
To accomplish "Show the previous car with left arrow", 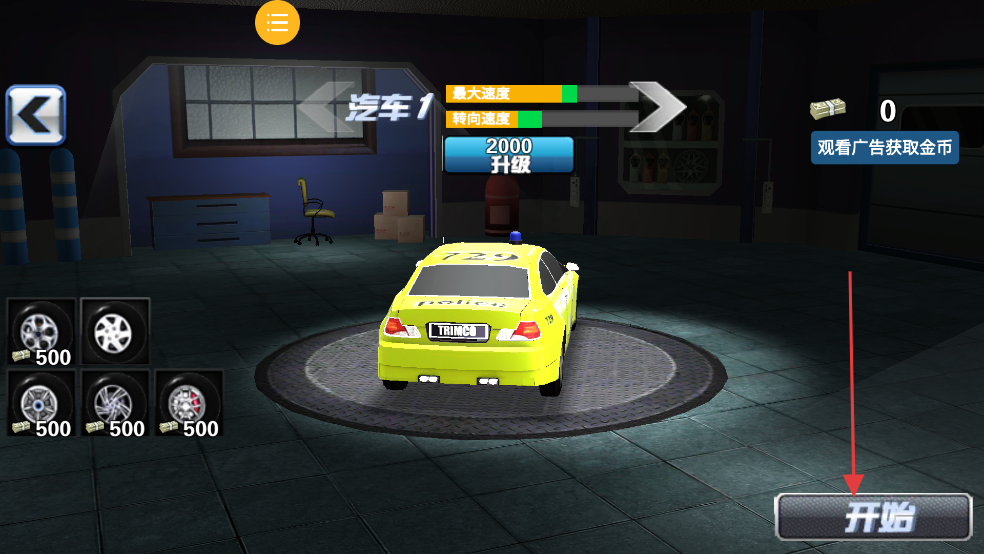I will point(325,106).
